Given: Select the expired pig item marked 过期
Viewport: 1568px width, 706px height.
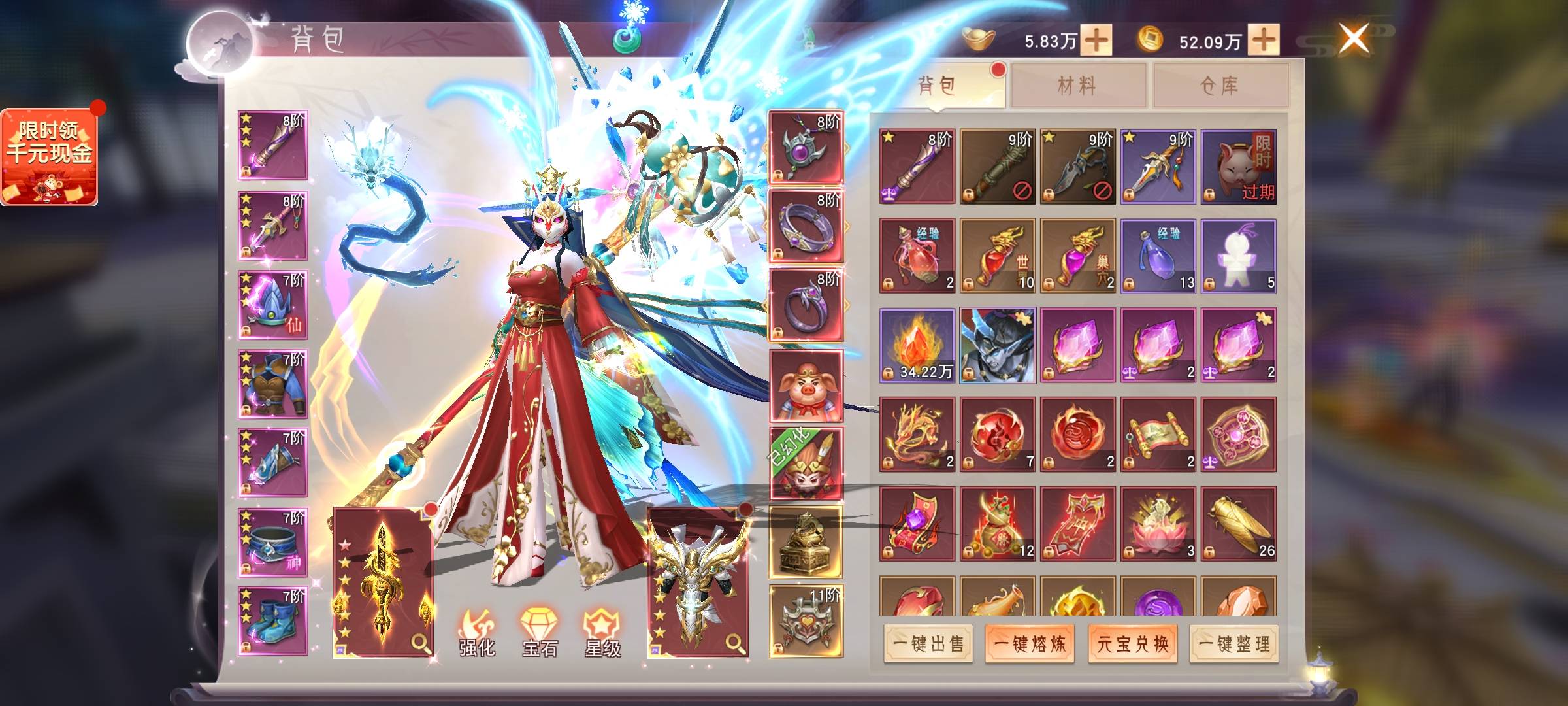Looking at the screenshot, I should 1238,167.
